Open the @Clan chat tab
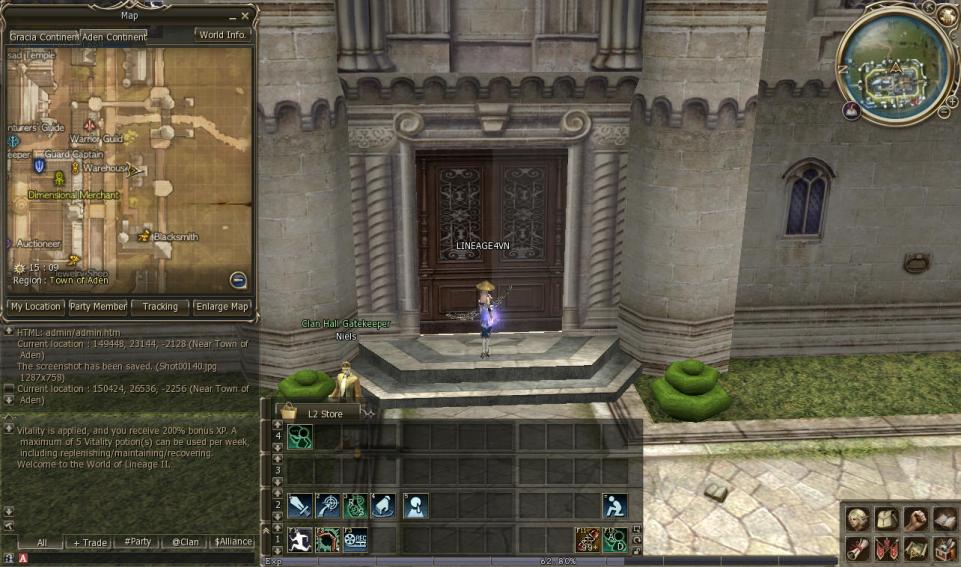This screenshot has height=567, width=961. pos(184,542)
